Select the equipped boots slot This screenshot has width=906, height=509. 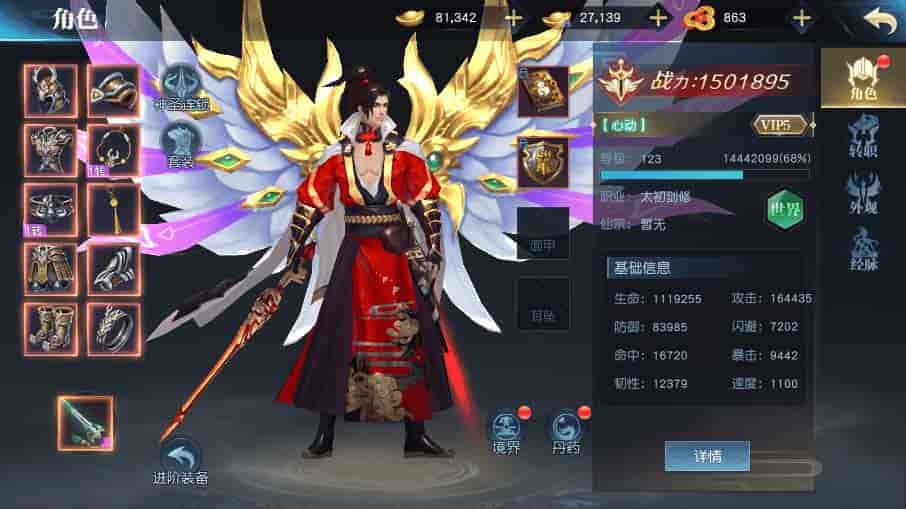click(51, 328)
